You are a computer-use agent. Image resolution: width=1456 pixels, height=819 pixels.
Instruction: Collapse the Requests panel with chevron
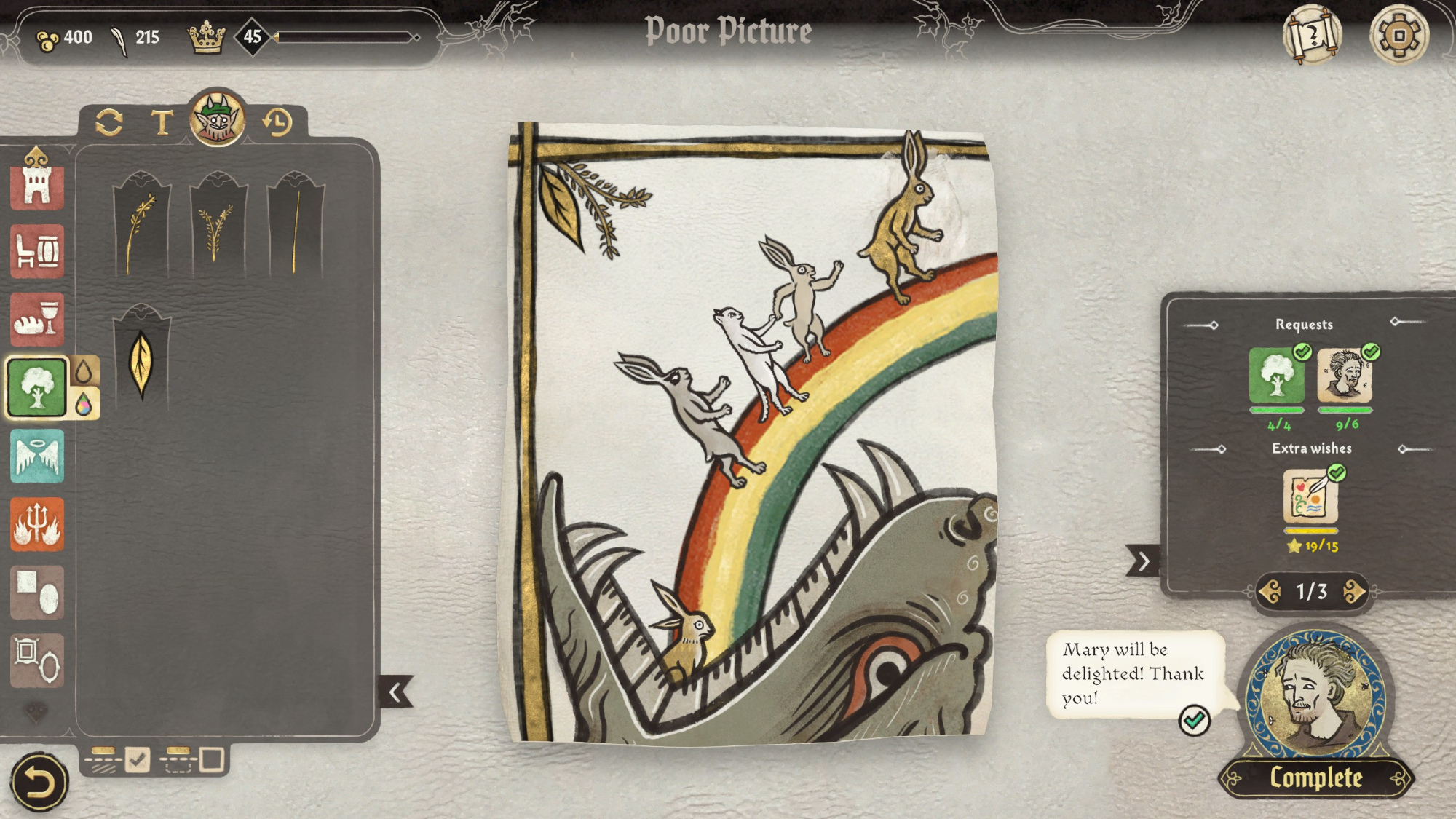1143,561
